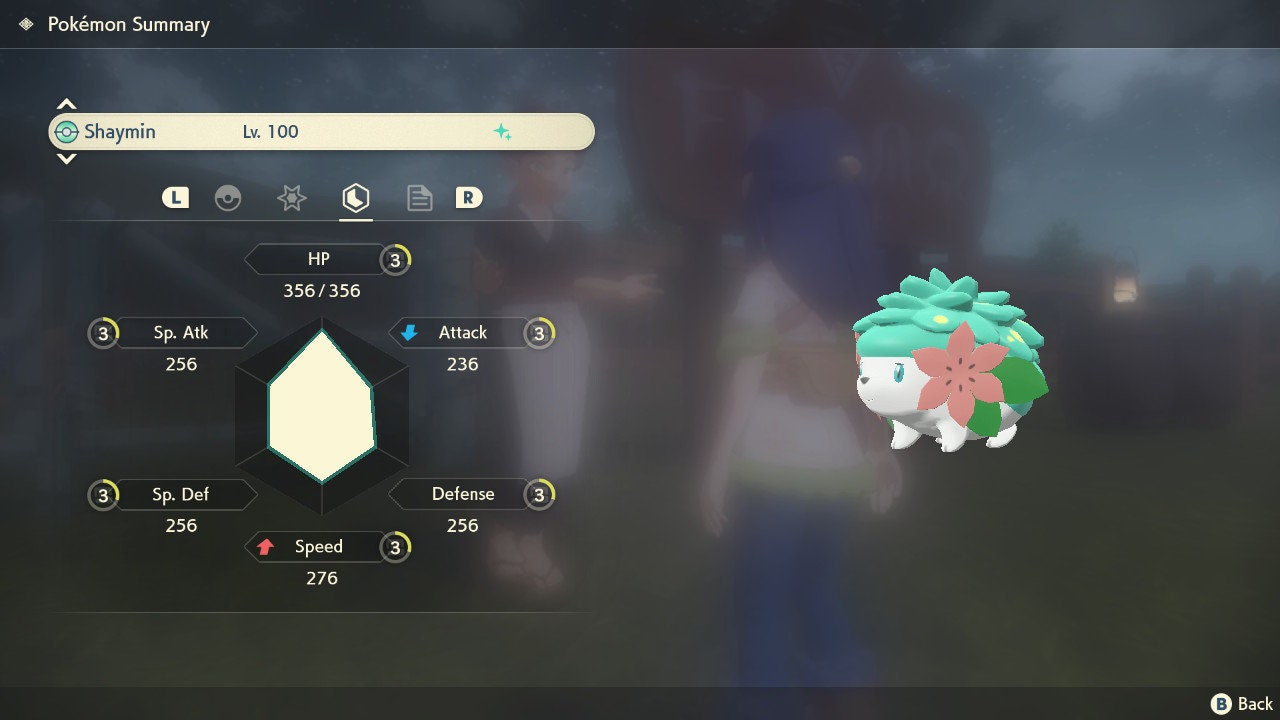Select the Defense stat label
Viewport: 1280px width, 720px height.
point(462,494)
